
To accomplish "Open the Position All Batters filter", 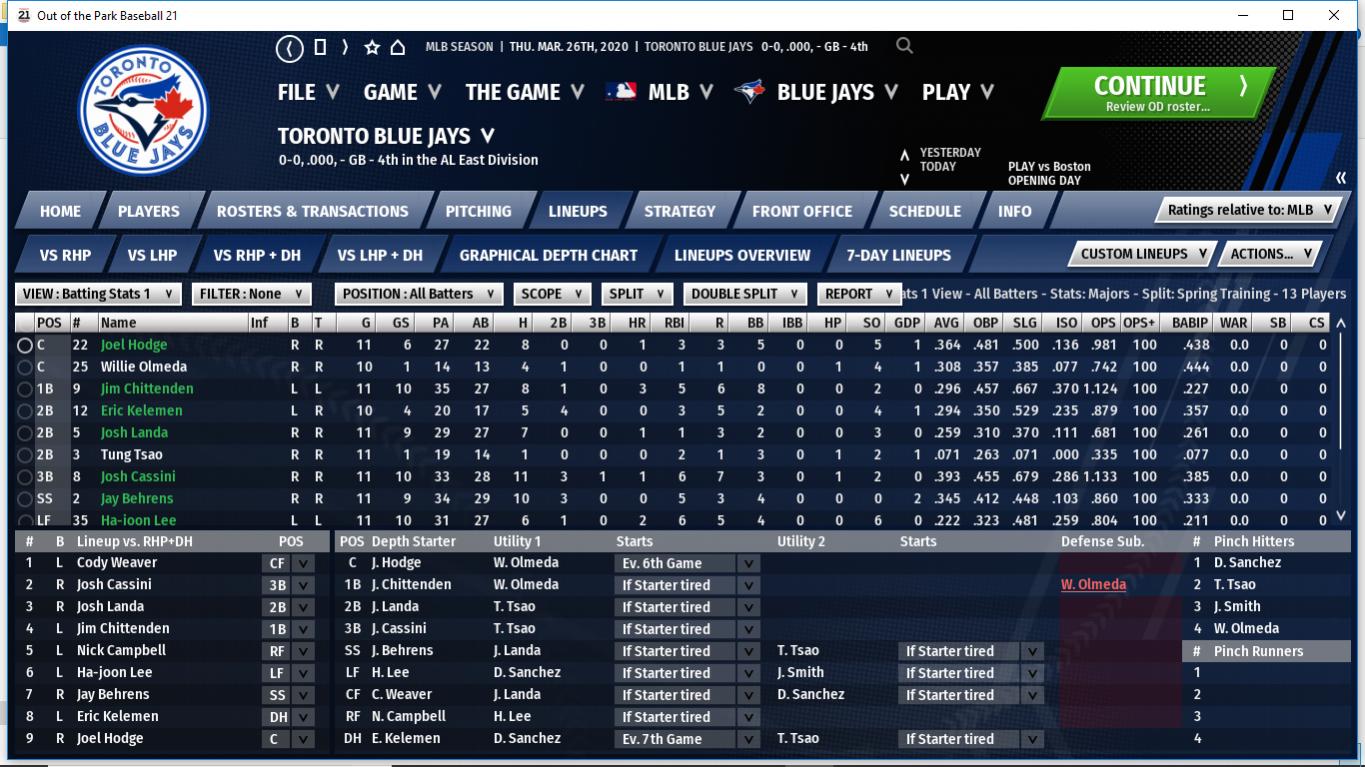I will click(418, 294).
